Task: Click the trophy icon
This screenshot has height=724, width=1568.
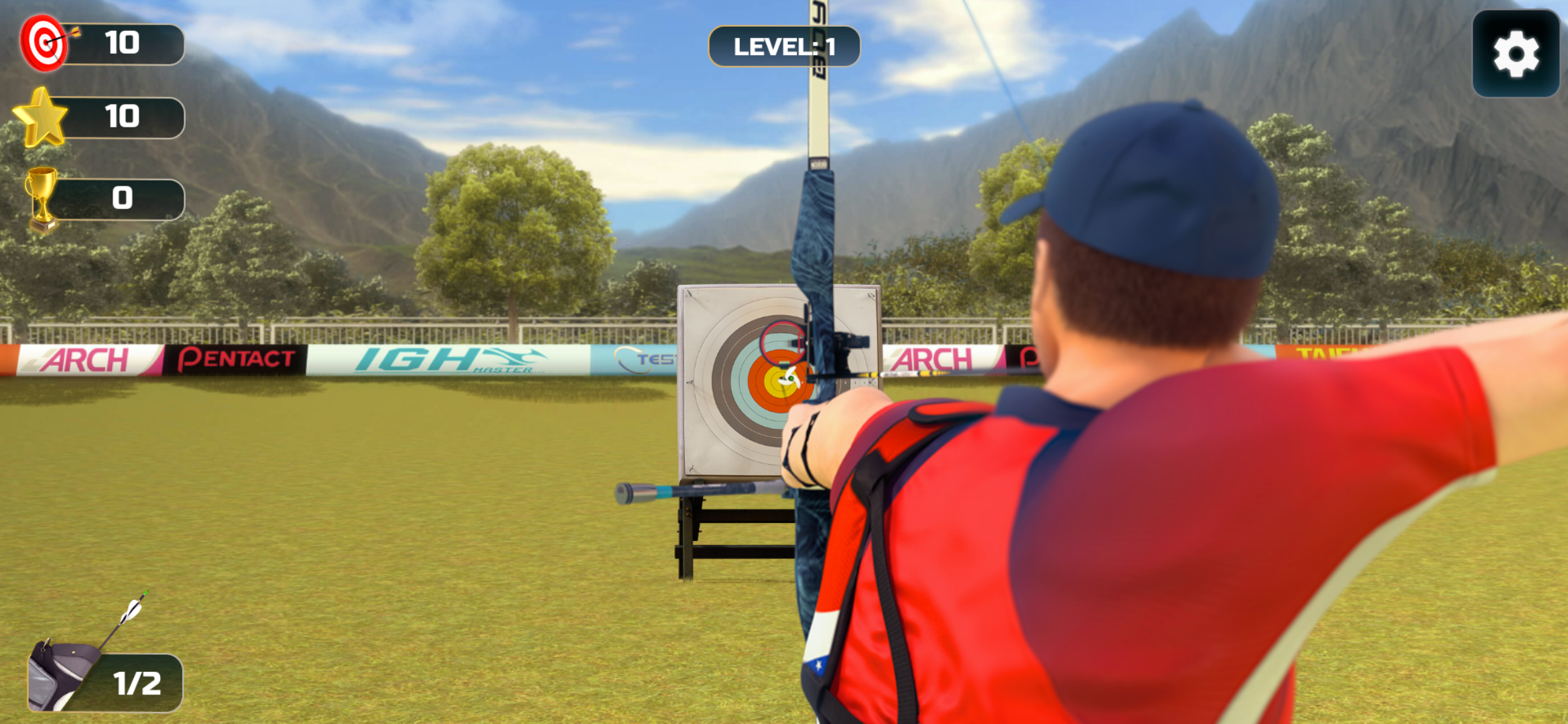Action: [42, 196]
